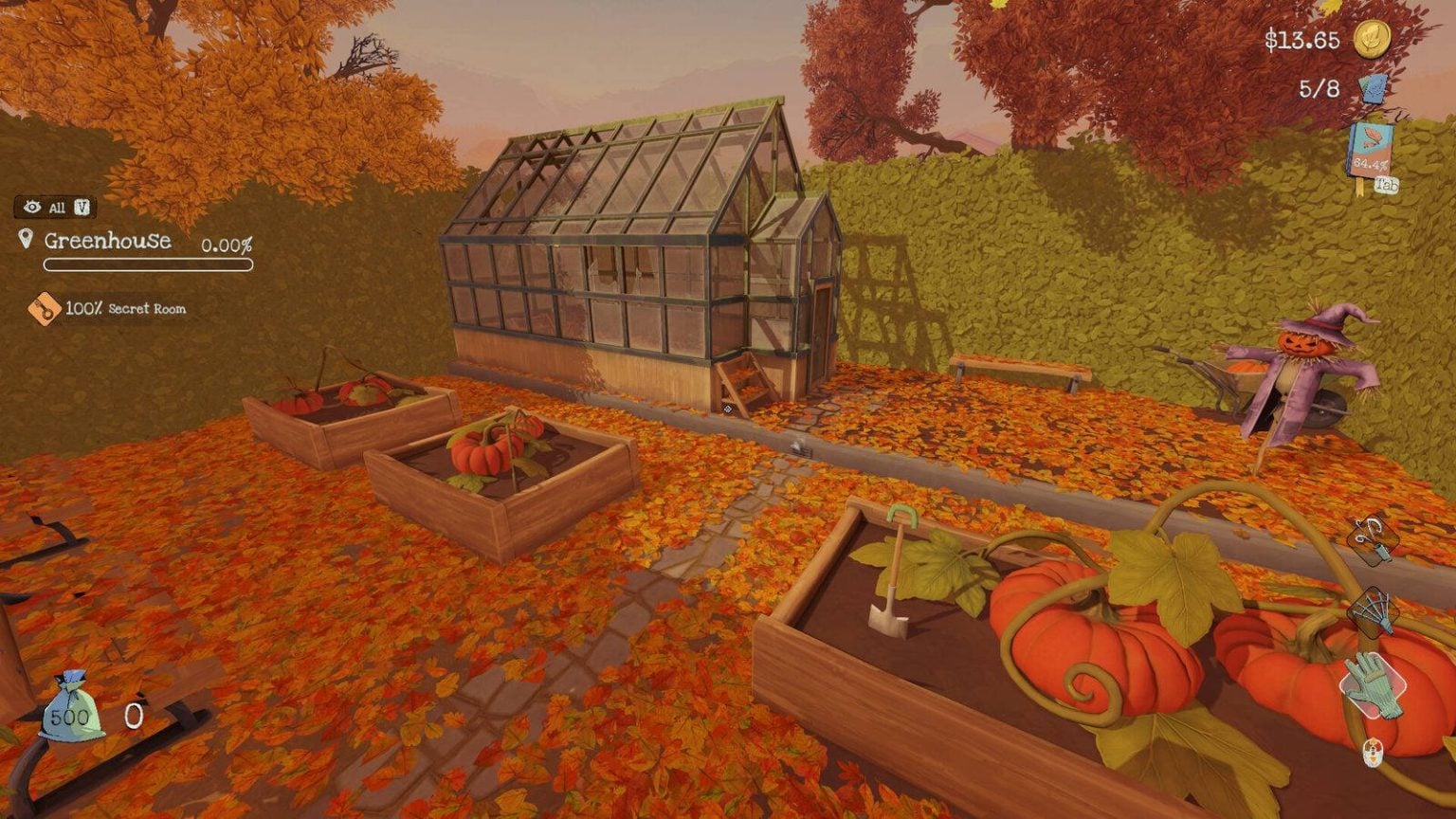Click the location pin beside Greenhouse

pos(26,240)
